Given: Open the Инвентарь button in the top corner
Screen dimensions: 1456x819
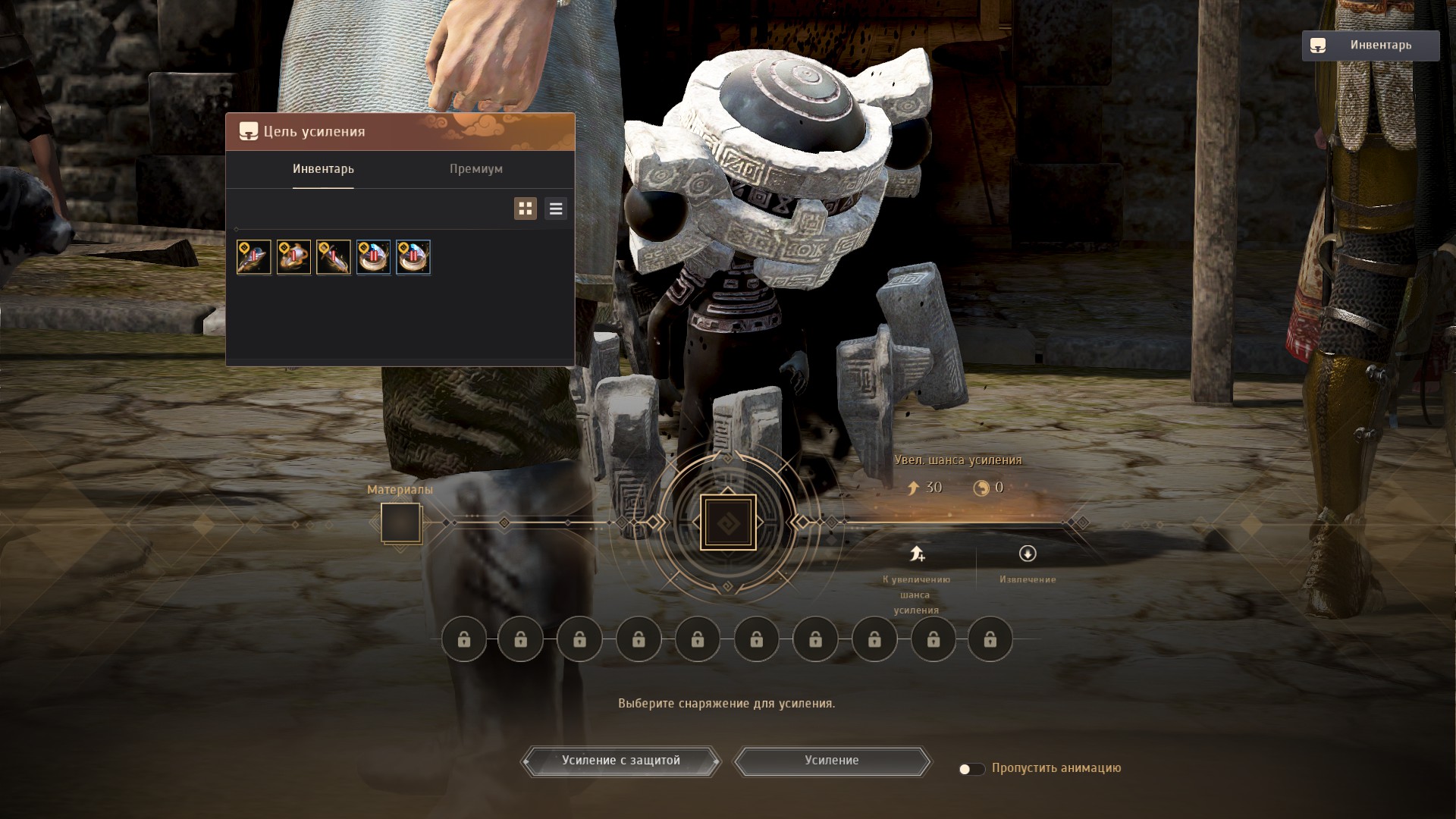Looking at the screenshot, I should (x=1370, y=45).
